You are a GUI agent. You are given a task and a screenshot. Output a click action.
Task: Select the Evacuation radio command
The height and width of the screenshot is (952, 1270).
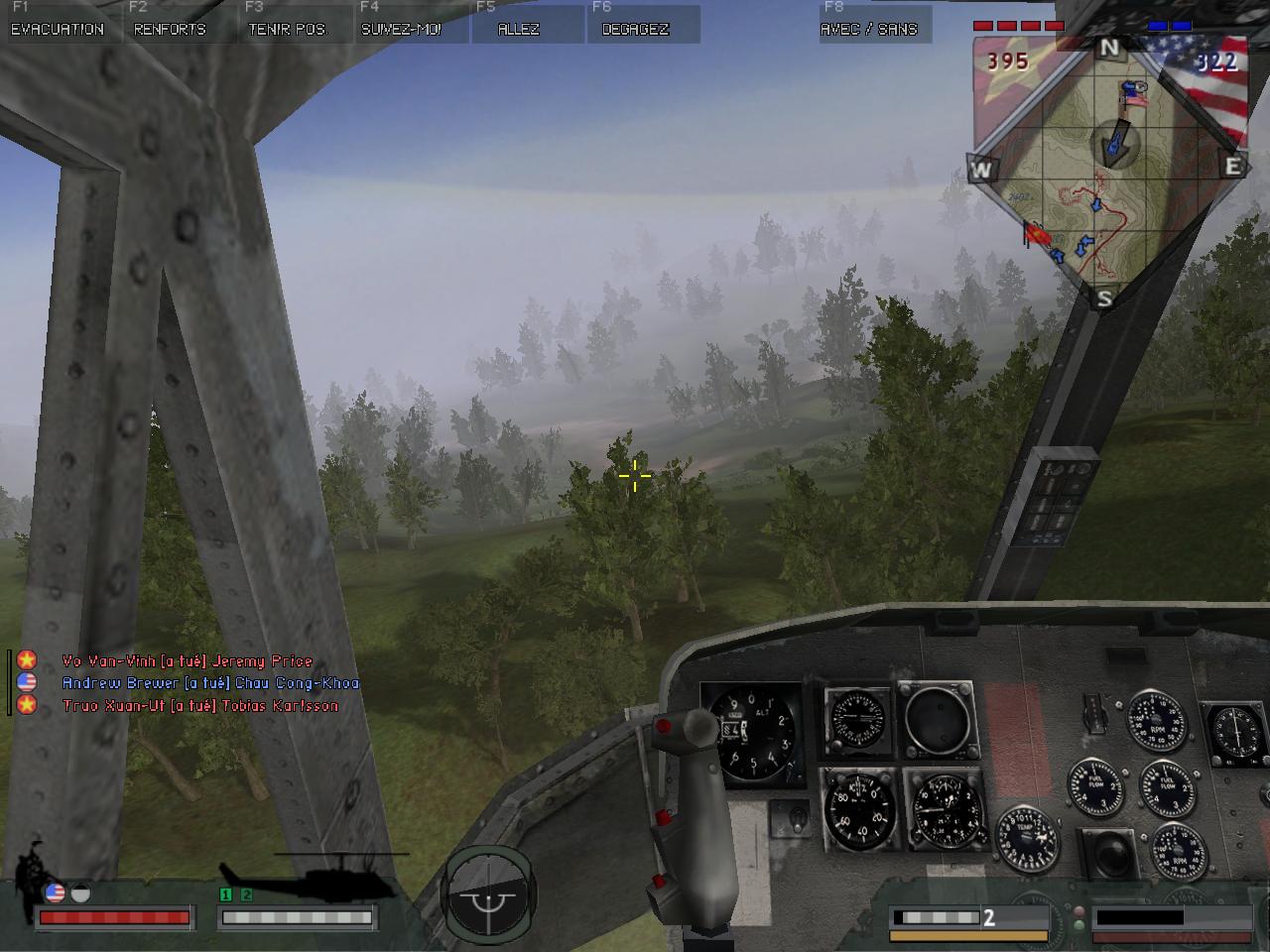tap(58, 29)
